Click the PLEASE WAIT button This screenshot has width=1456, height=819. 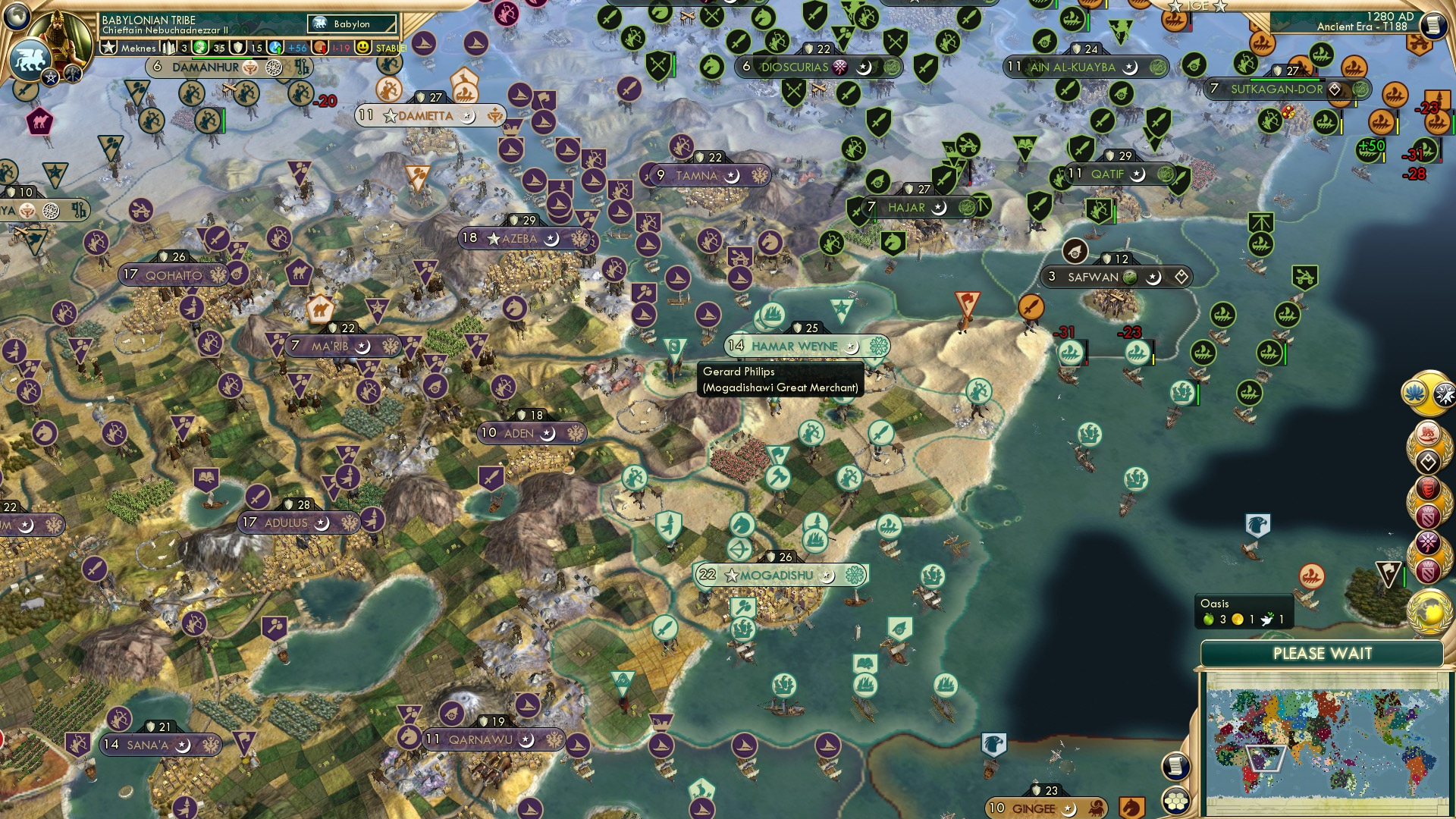[x=1323, y=652]
